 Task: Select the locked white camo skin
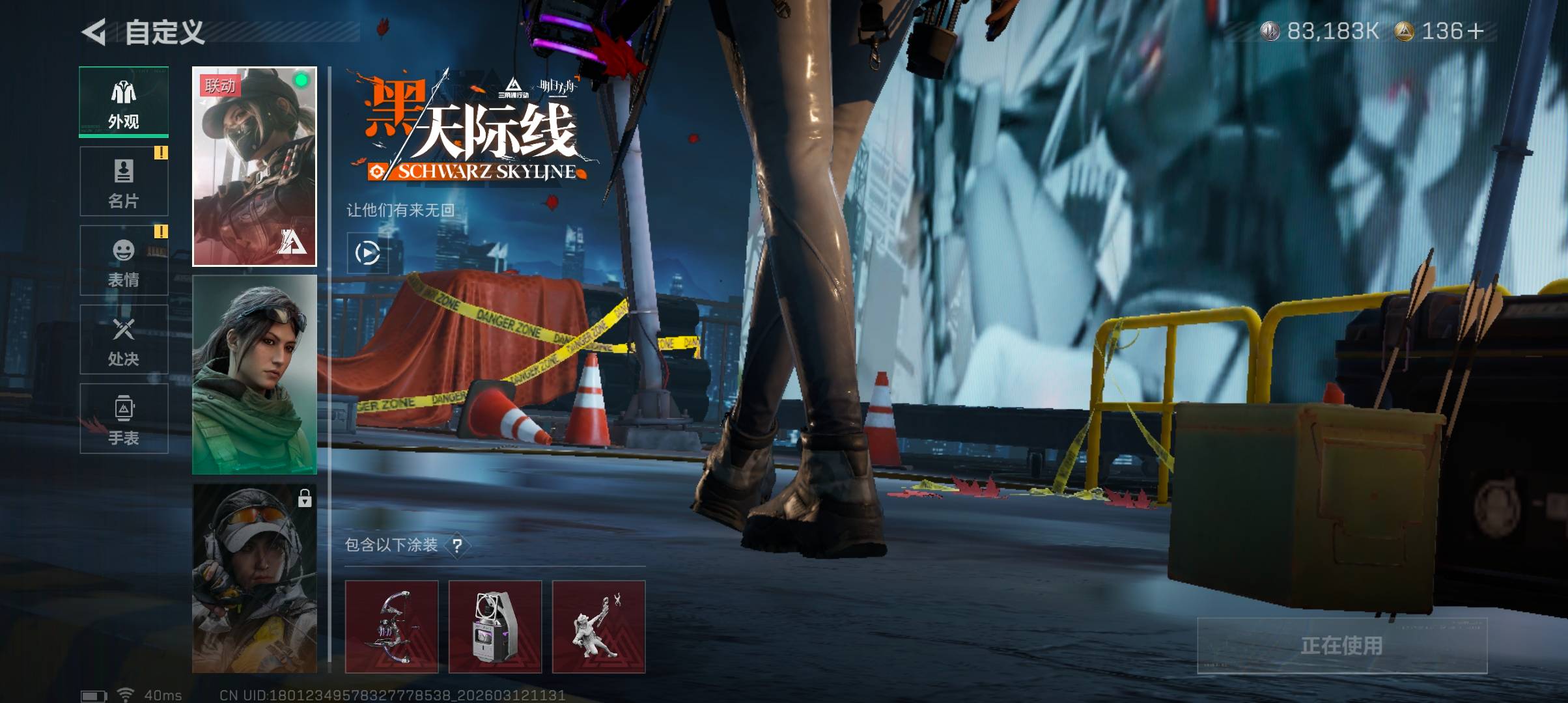click(x=255, y=578)
